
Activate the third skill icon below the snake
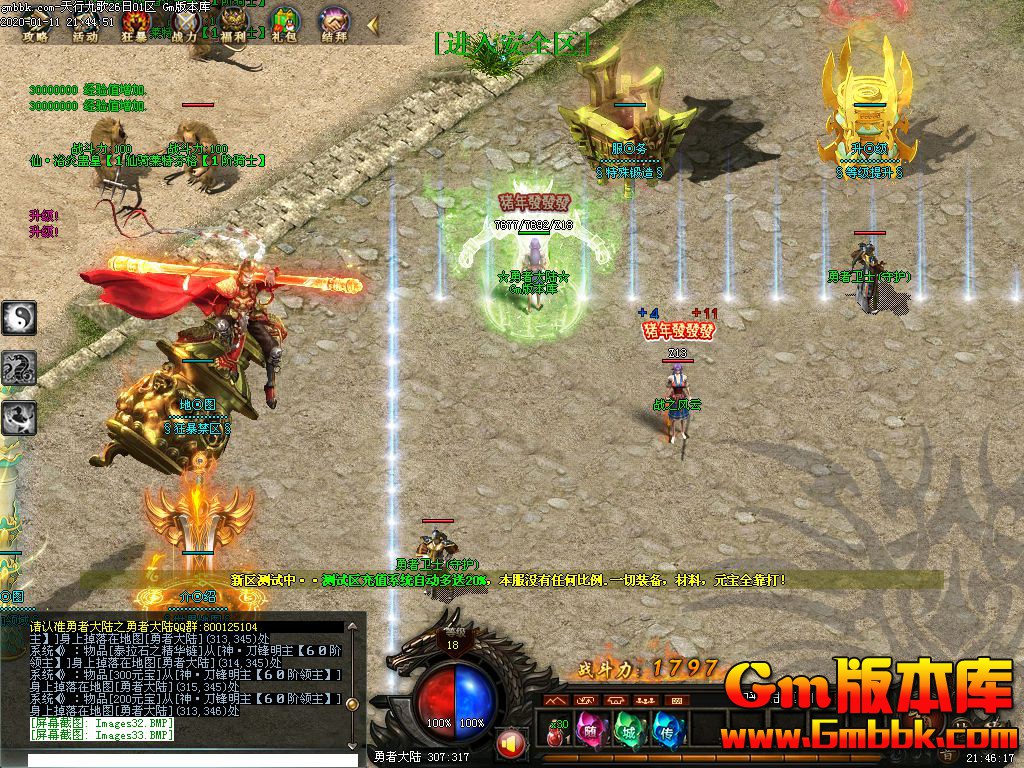(19, 417)
